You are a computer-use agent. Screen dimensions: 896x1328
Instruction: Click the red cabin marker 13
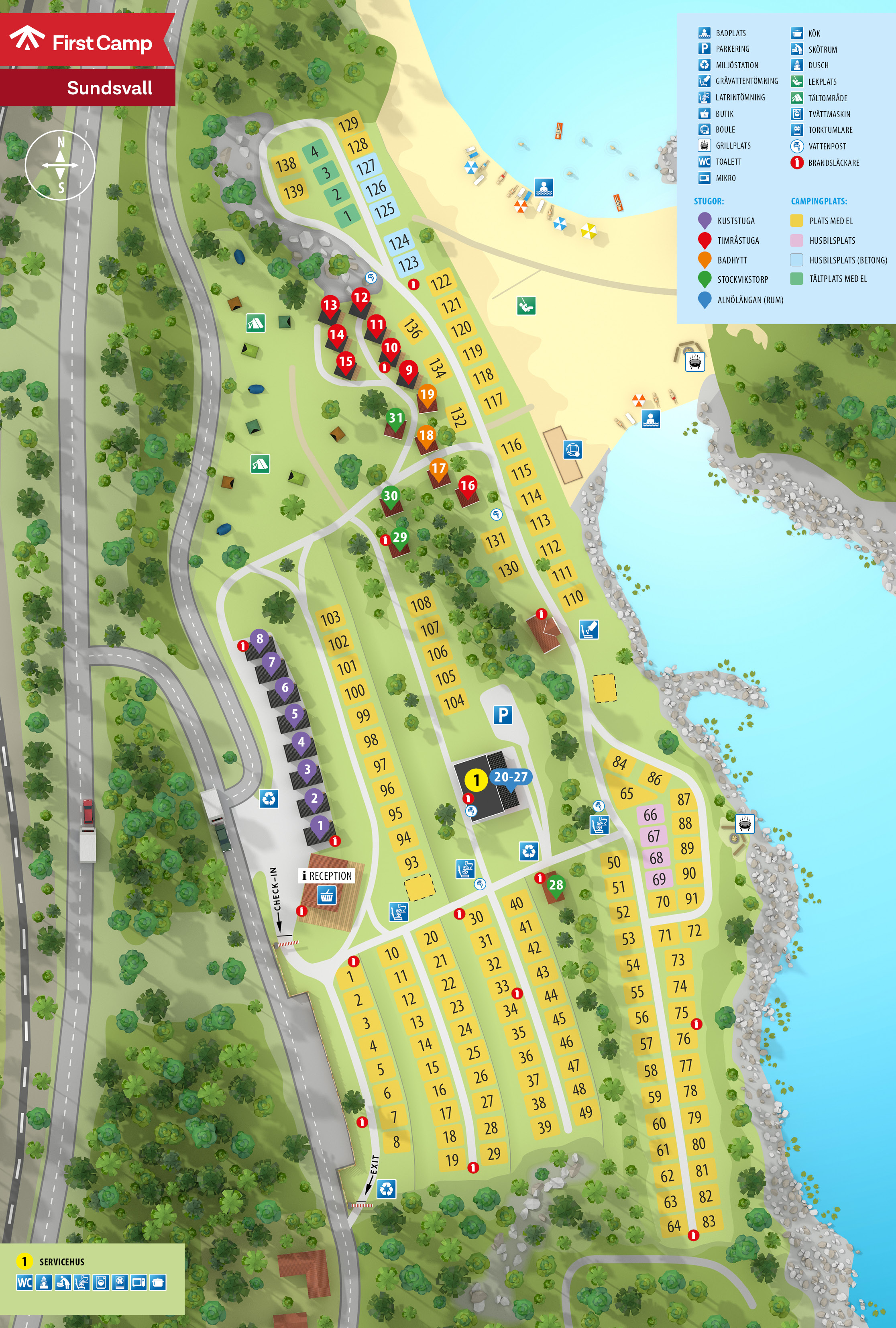click(330, 304)
